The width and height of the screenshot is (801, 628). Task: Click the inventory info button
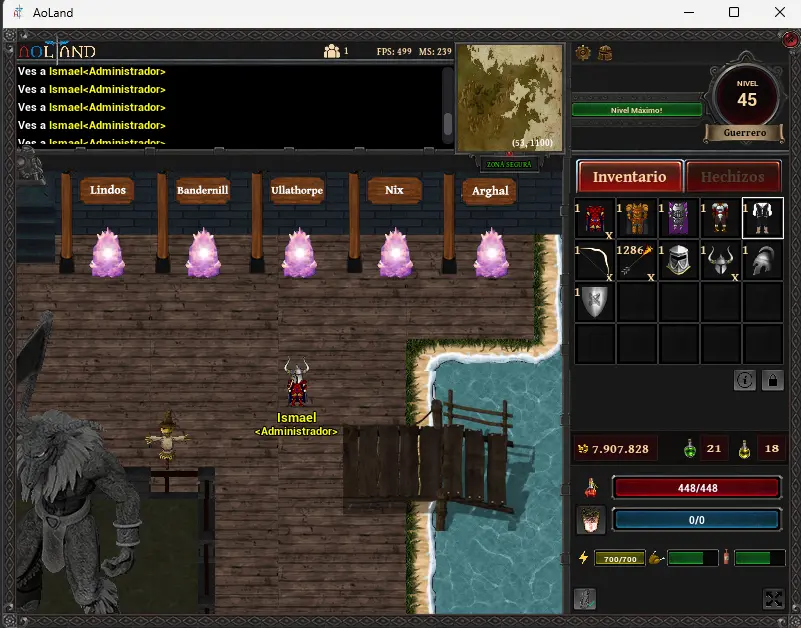pyautogui.click(x=745, y=380)
